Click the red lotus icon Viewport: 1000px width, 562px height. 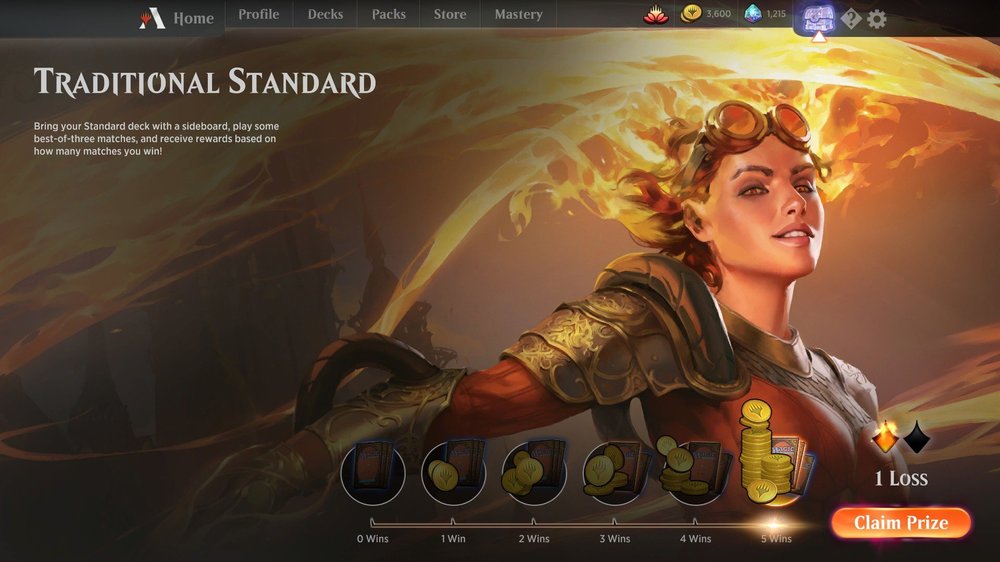pyautogui.click(x=654, y=15)
